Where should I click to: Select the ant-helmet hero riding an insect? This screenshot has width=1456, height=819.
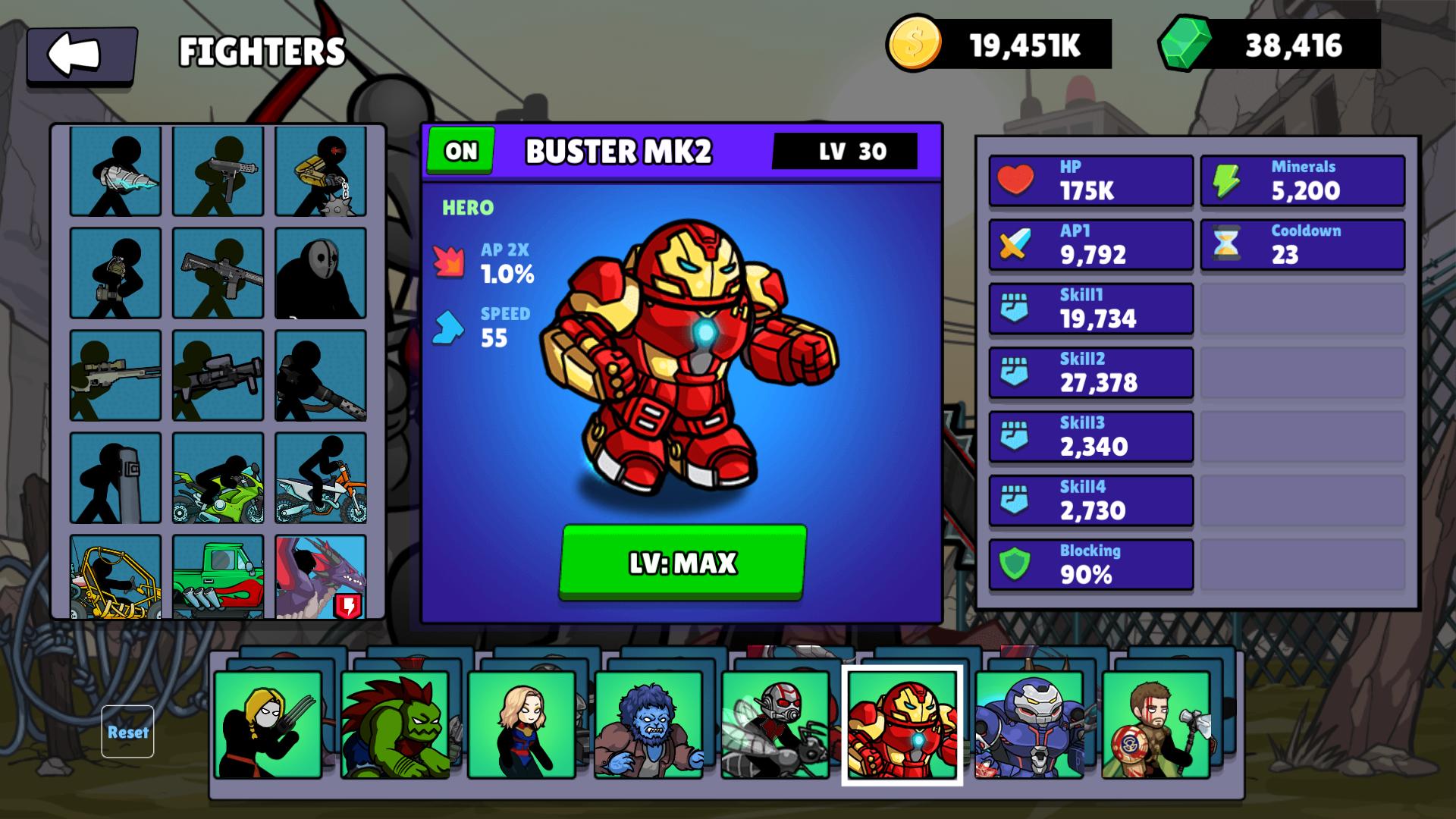[x=775, y=725]
